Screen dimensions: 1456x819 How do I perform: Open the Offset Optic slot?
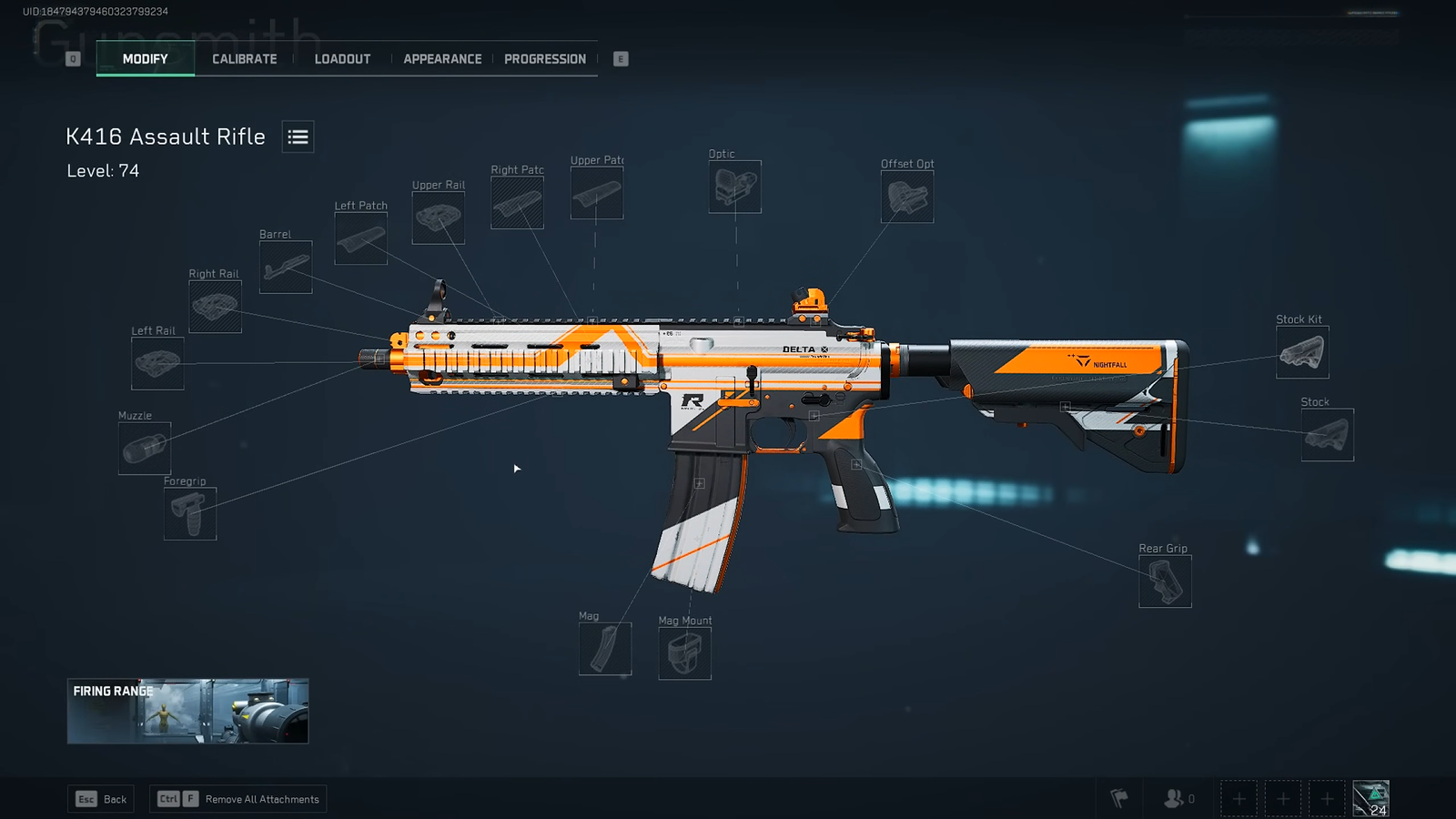[x=906, y=197]
